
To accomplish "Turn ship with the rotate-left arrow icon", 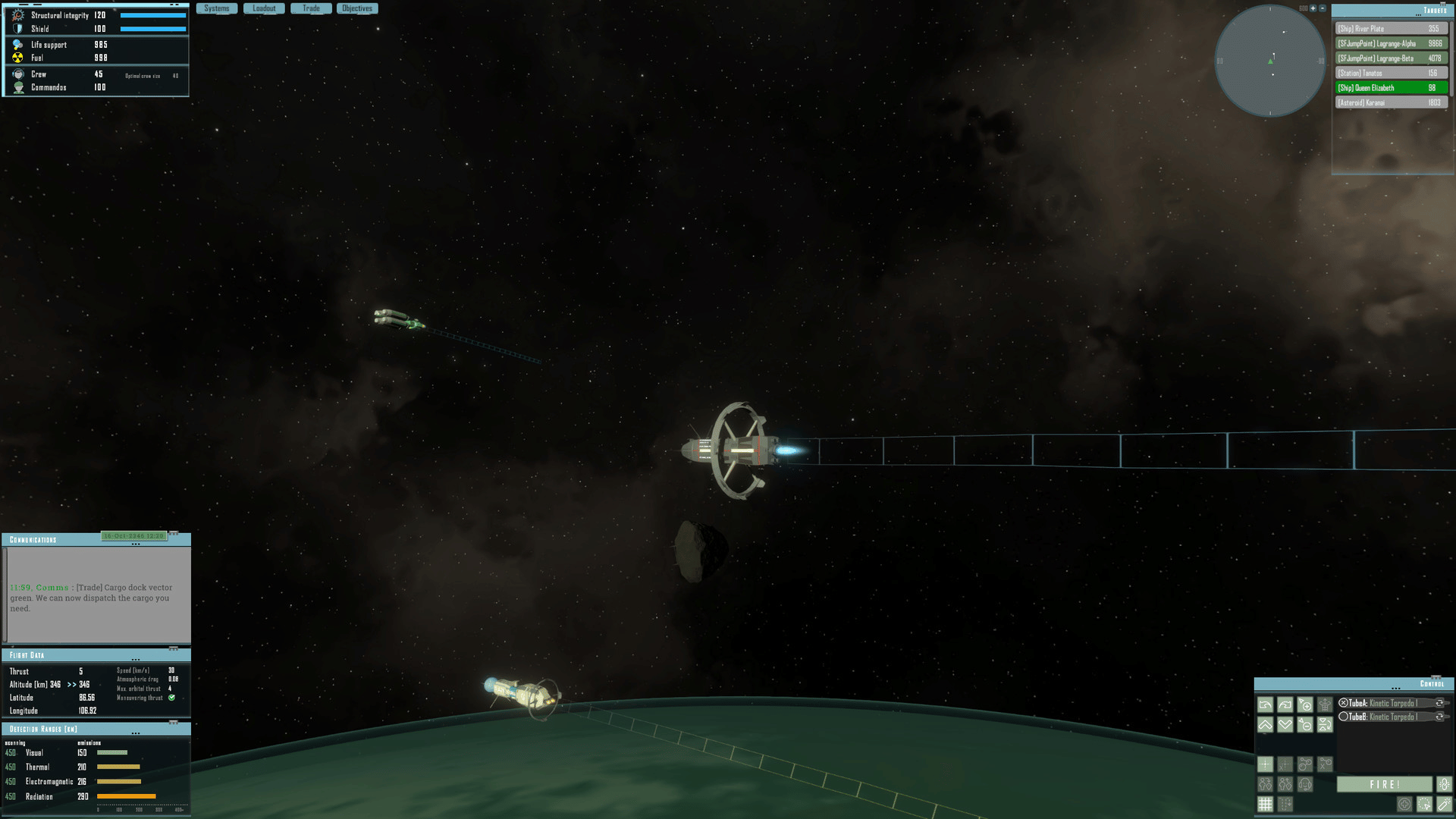I will pyautogui.click(x=1265, y=705).
